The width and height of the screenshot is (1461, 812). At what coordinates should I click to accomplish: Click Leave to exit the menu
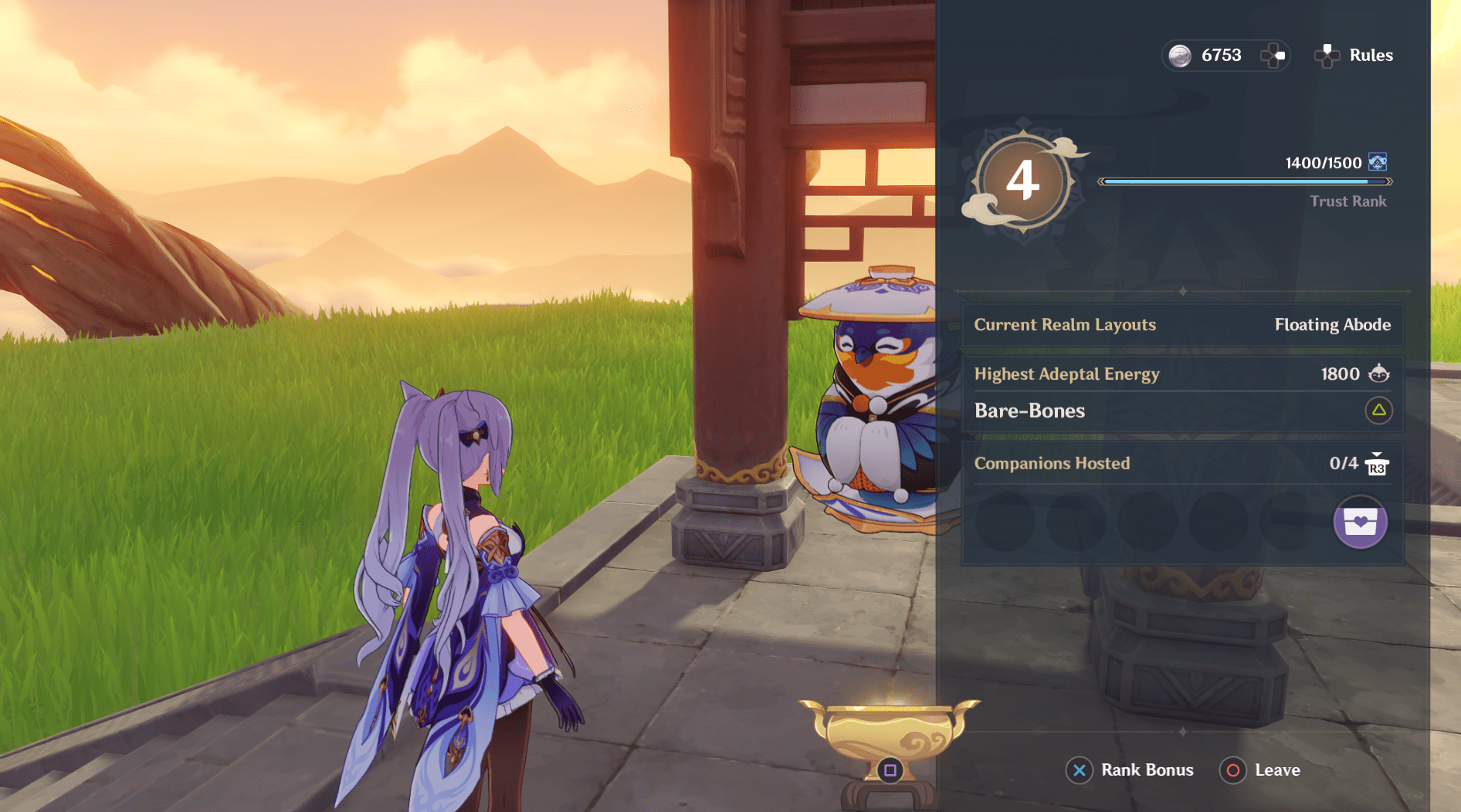click(x=1279, y=770)
